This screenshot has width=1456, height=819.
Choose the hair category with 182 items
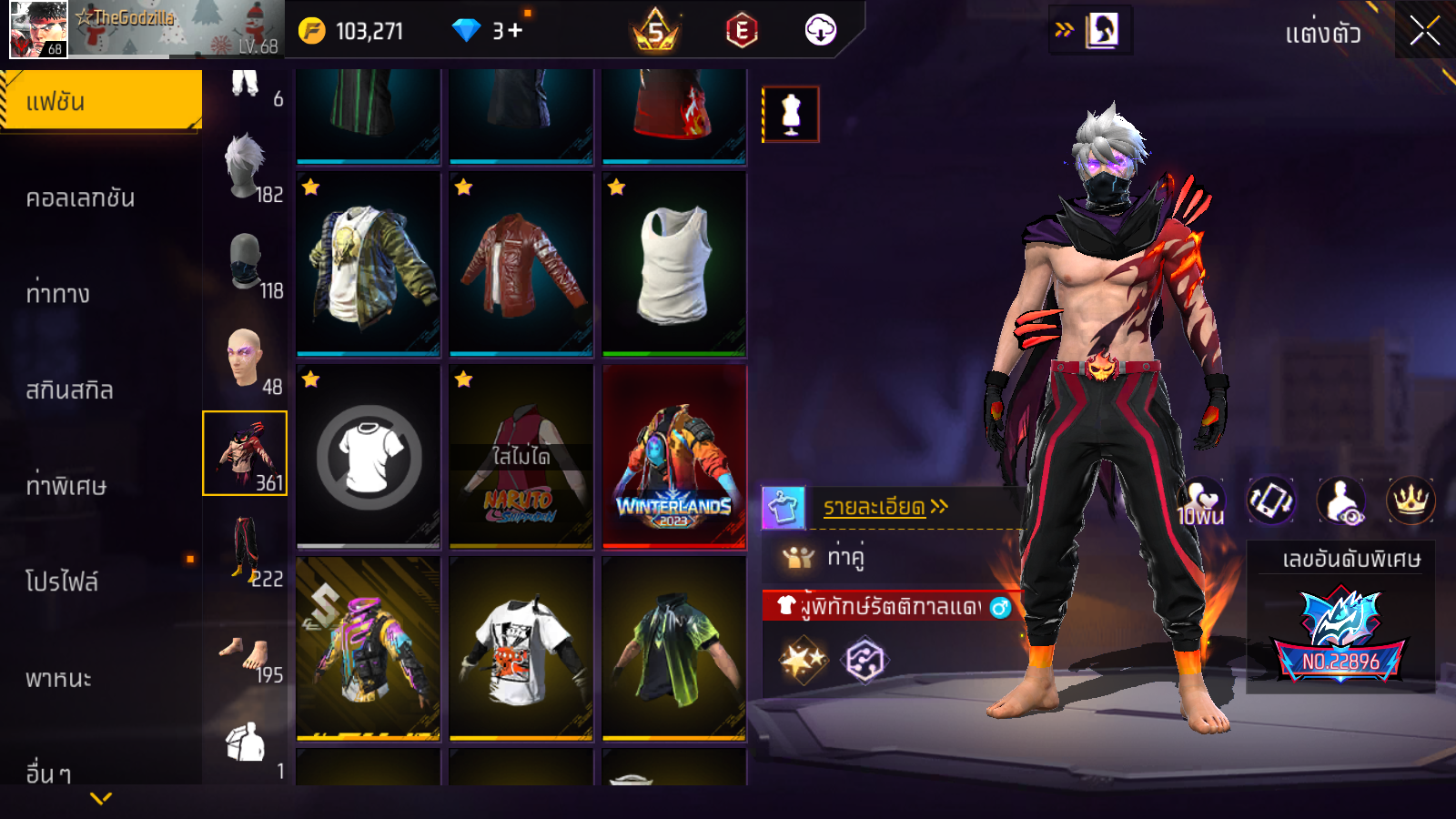[246, 167]
